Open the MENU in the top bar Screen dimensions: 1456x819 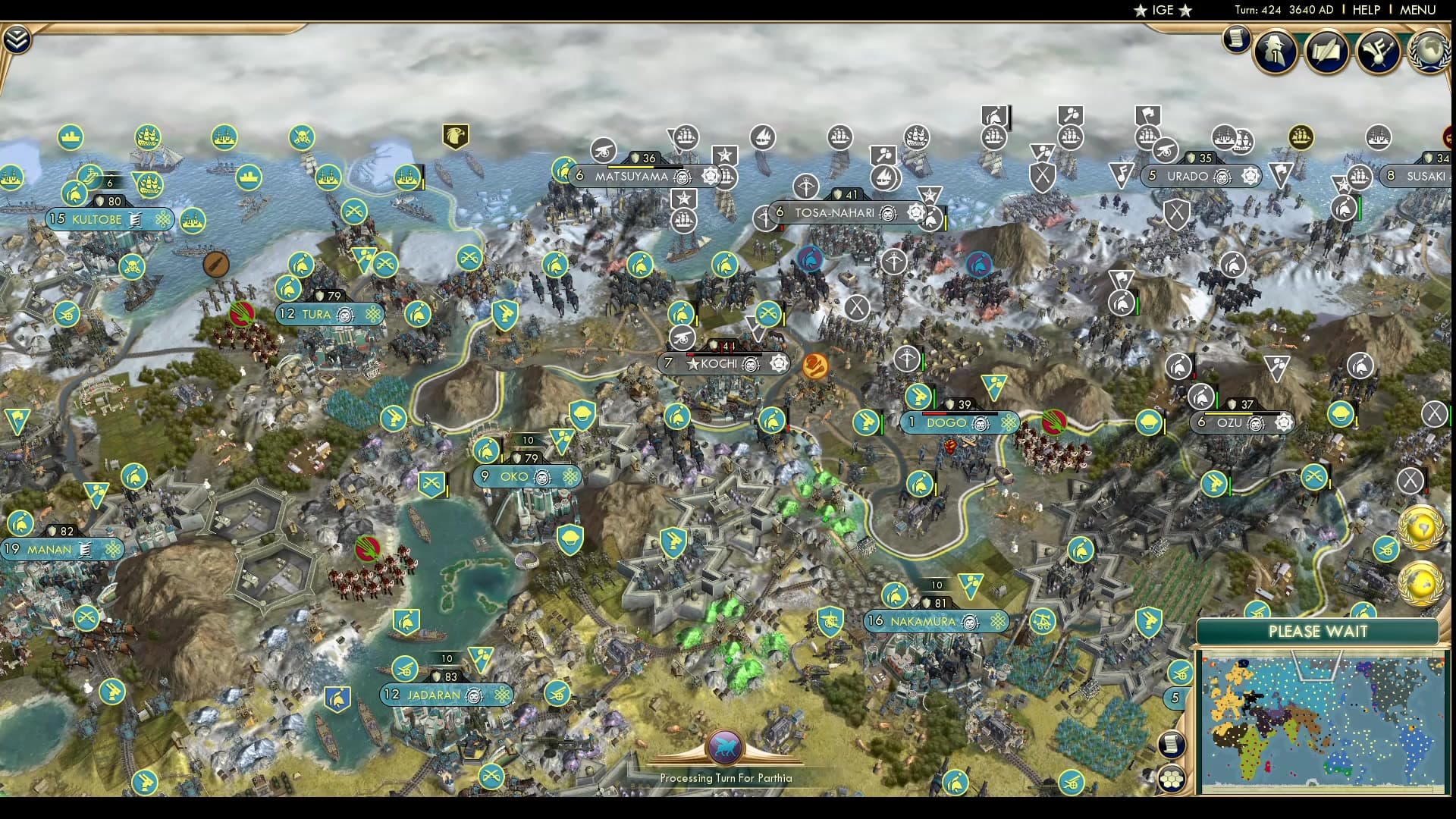[1417, 10]
